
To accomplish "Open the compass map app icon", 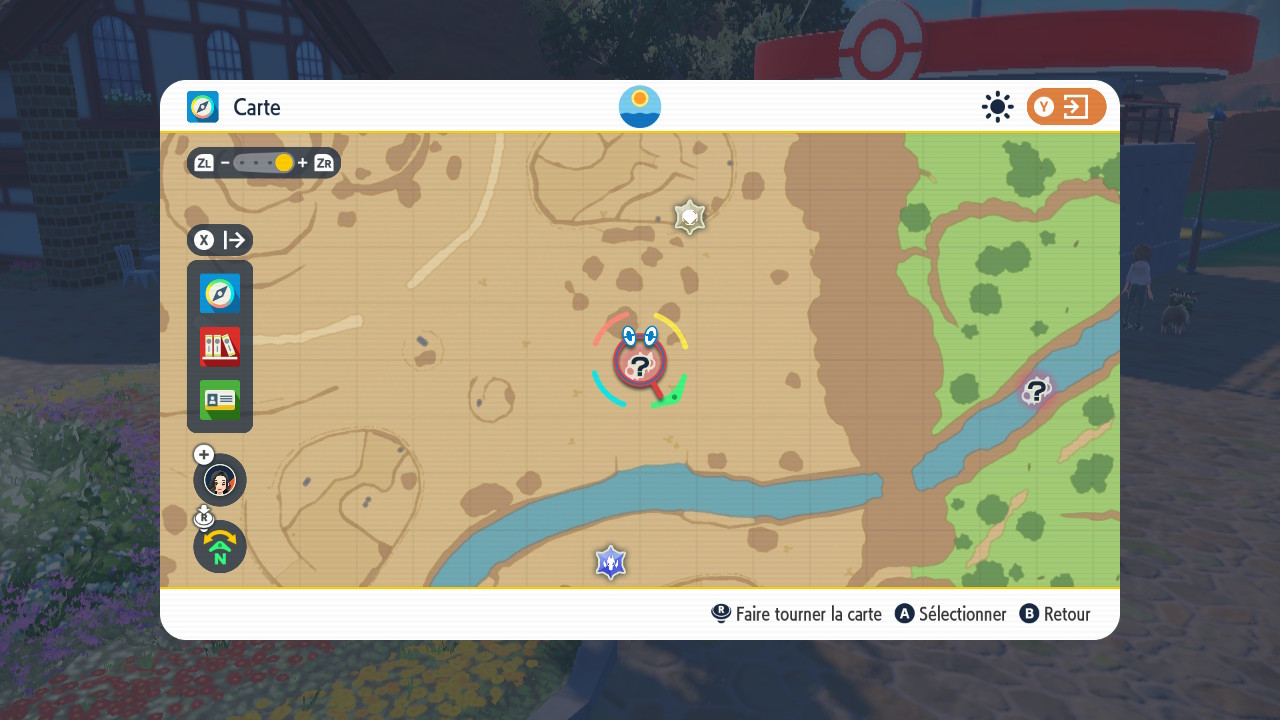I will 220,293.
